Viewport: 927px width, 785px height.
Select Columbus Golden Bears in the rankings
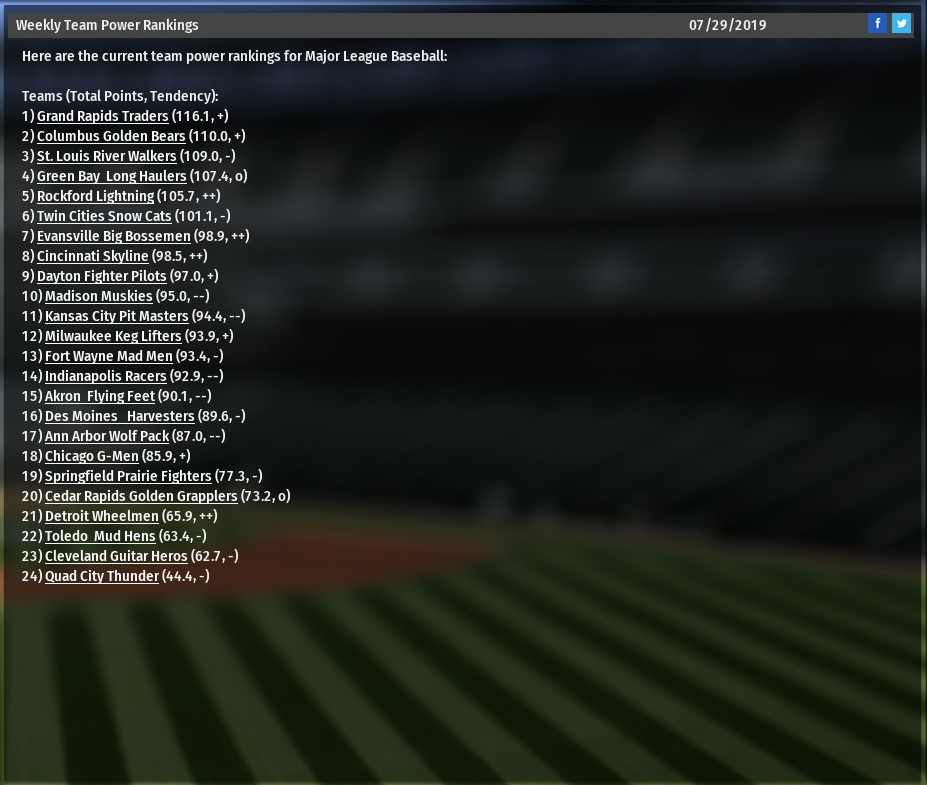111,136
